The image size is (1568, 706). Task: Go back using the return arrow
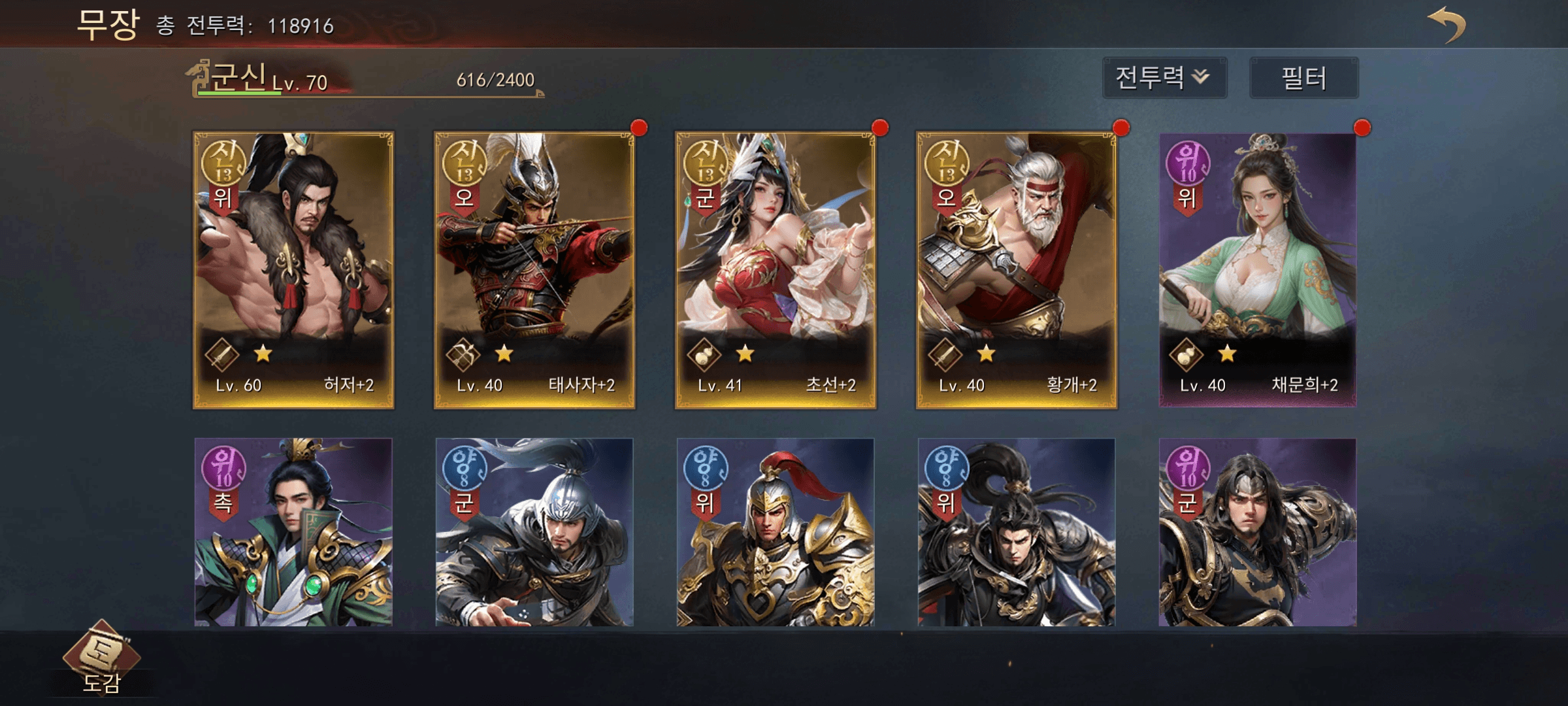[1446, 25]
